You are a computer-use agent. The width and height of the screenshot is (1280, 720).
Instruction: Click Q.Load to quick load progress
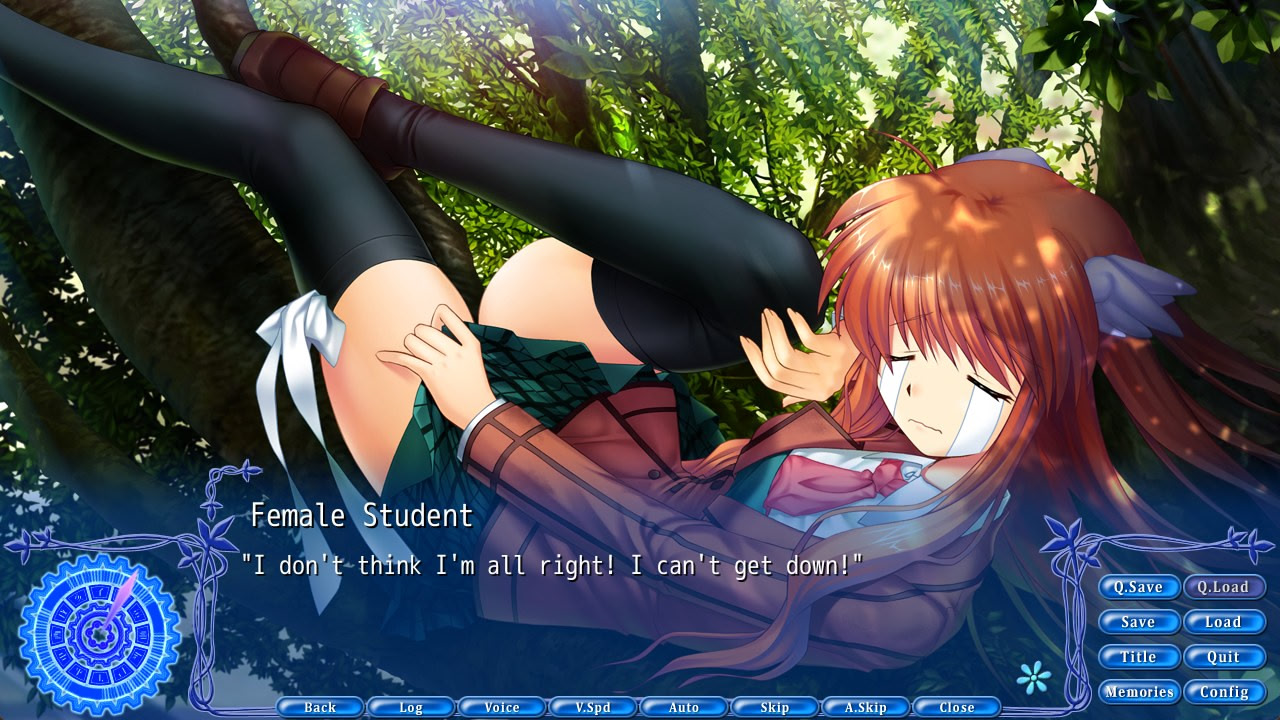[x=1224, y=587]
